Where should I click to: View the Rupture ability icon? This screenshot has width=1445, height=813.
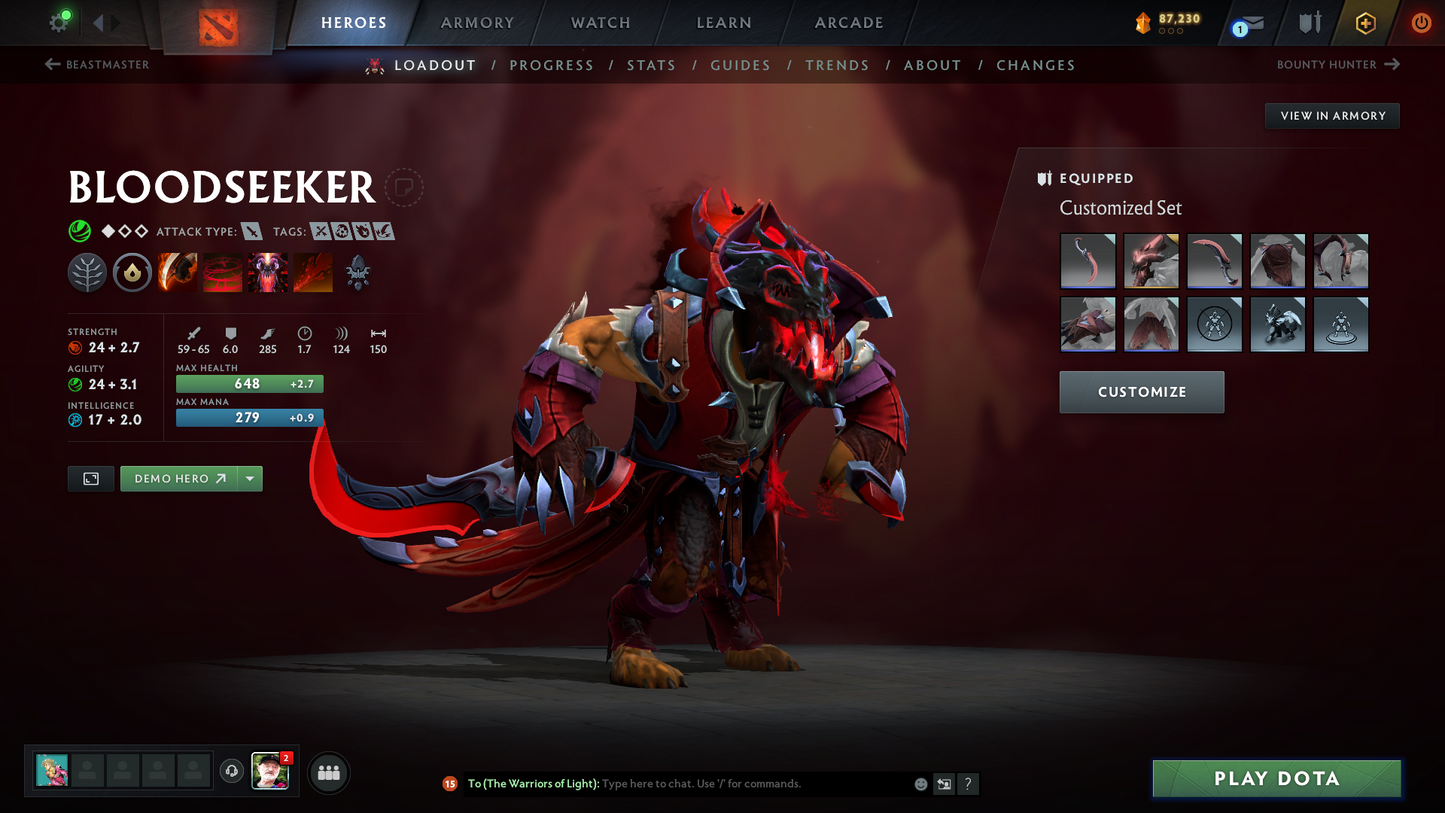click(x=312, y=272)
